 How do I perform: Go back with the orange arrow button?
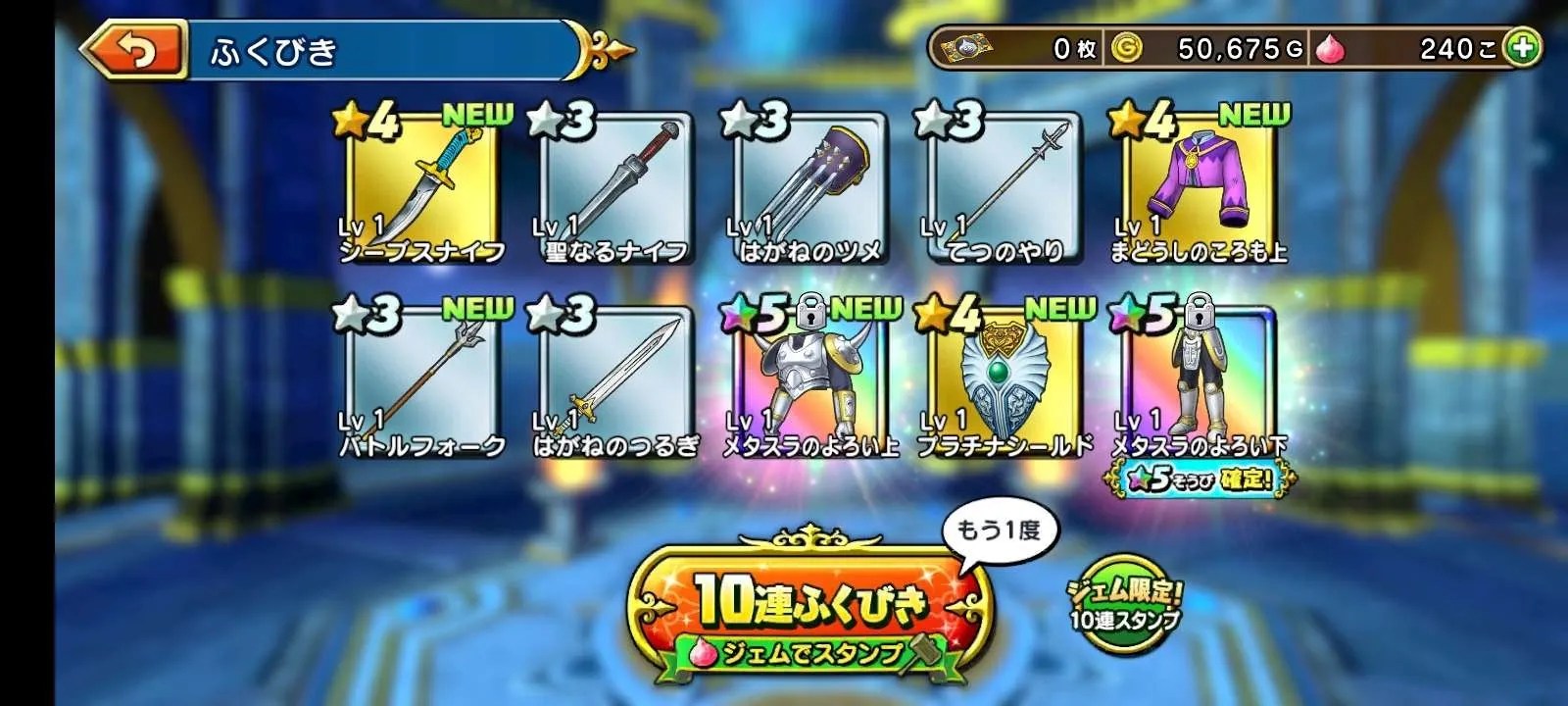click(x=134, y=52)
